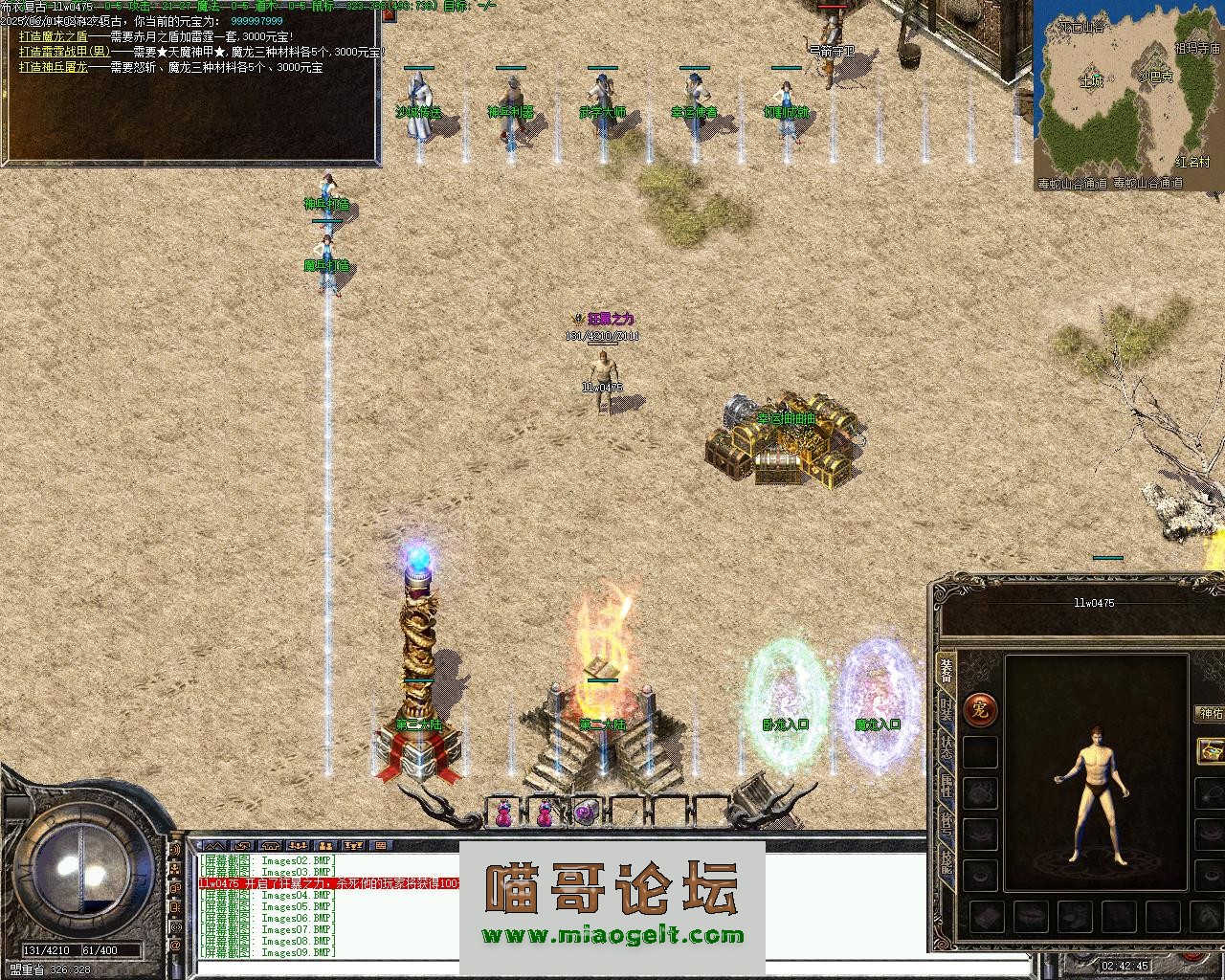The image size is (1225, 980).
Task: Click the mountain-shaped chat toolbar button
Action: (x=216, y=846)
